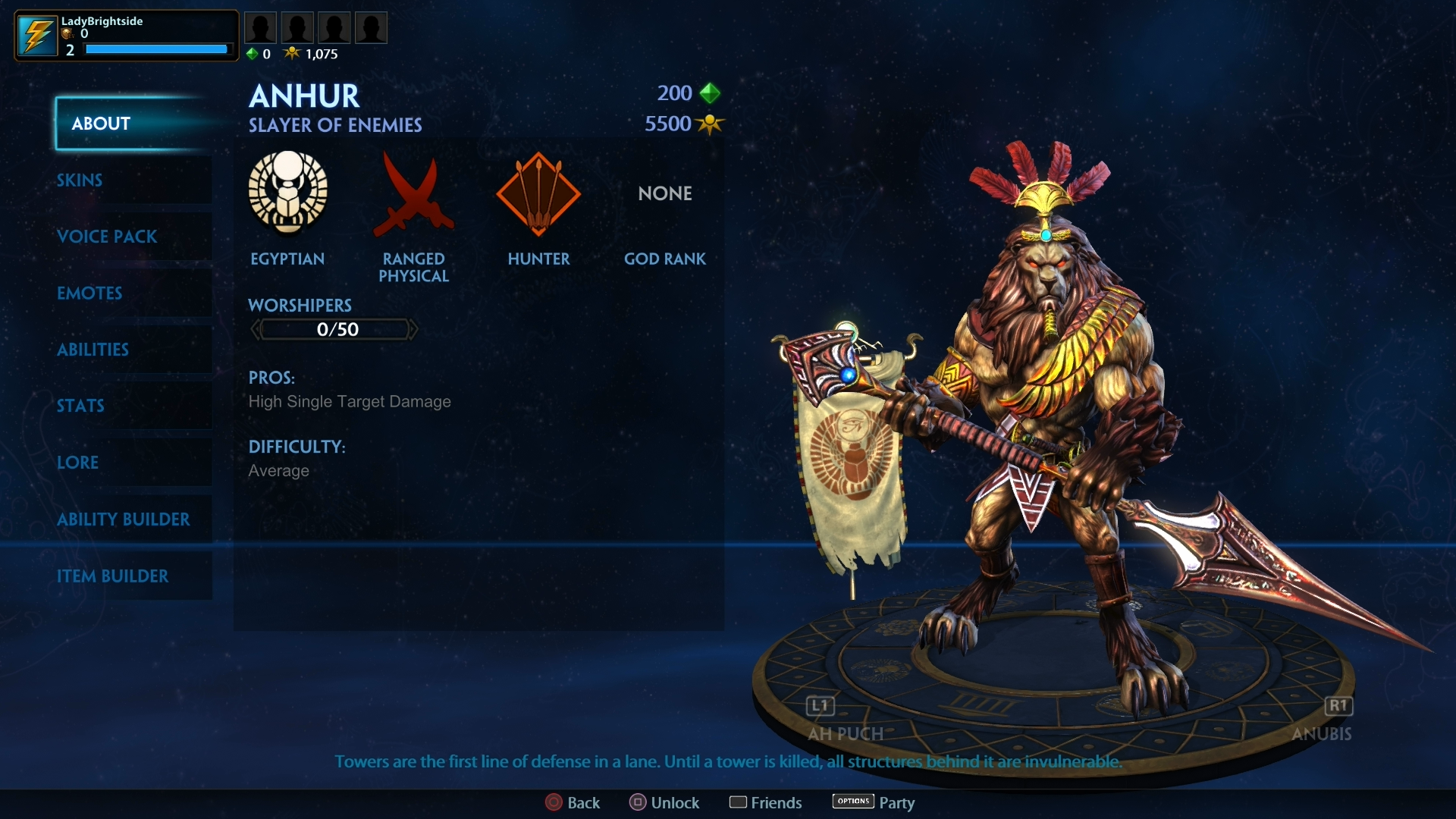Click the OPTIONS icon beside Party

(852, 802)
